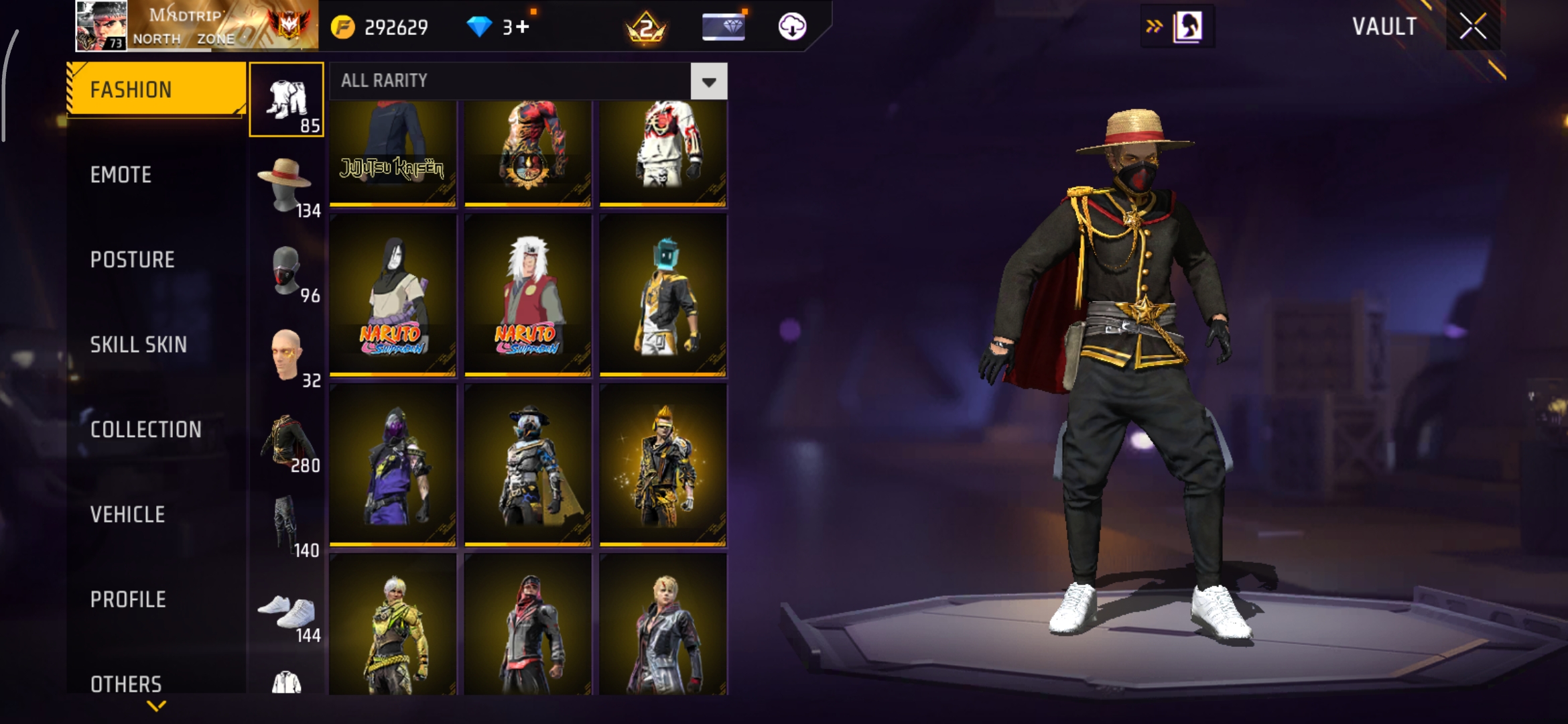Show the sneakers shoes category
This screenshot has height=724, width=1568.
pyautogui.click(x=287, y=610)
